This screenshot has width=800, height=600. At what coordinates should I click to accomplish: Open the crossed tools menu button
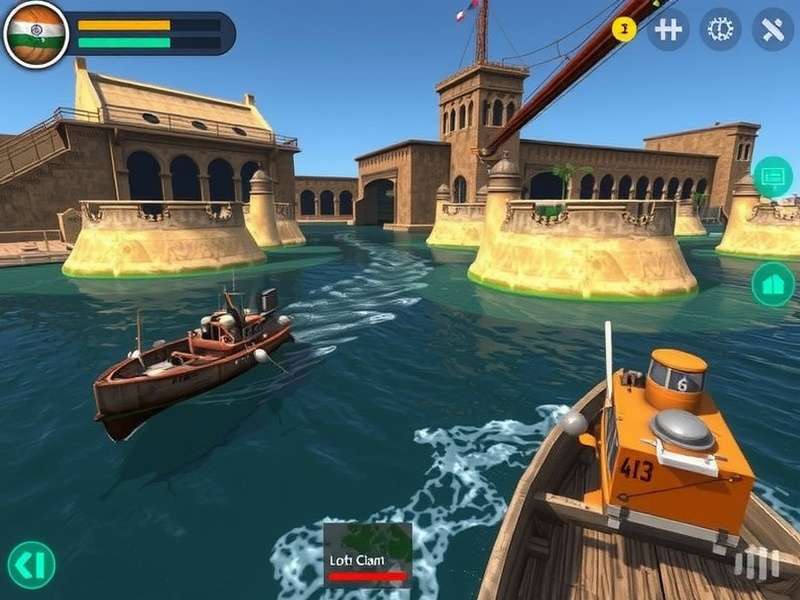click(x=772, y=29)
